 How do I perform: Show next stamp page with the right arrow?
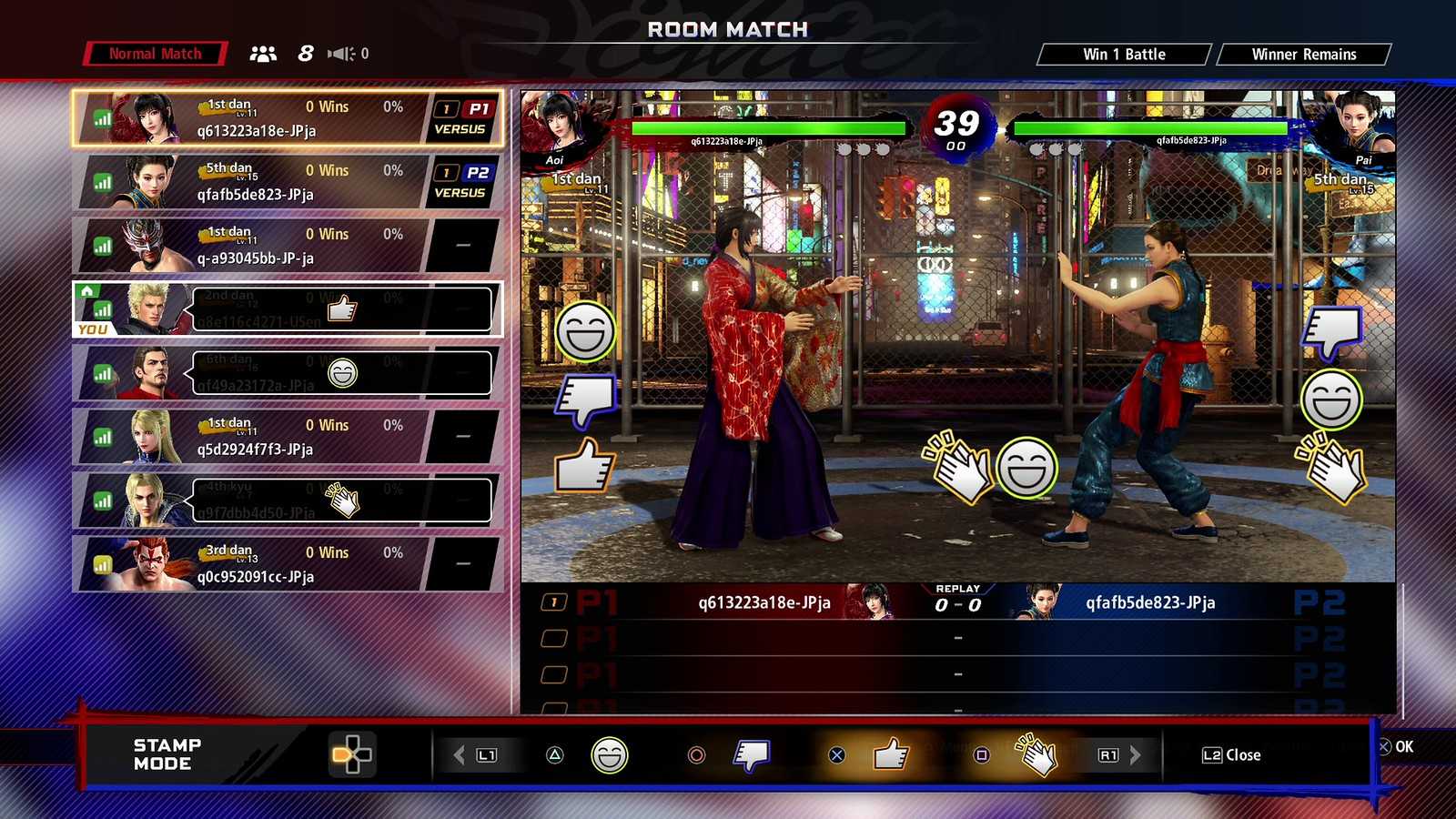1135,755
